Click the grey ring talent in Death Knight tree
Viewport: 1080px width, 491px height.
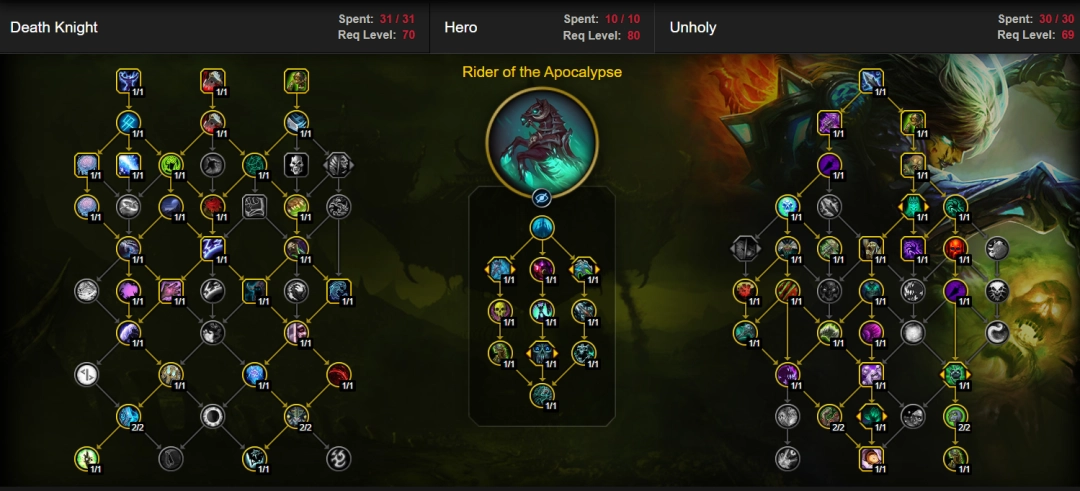click(x=212, y=415)
